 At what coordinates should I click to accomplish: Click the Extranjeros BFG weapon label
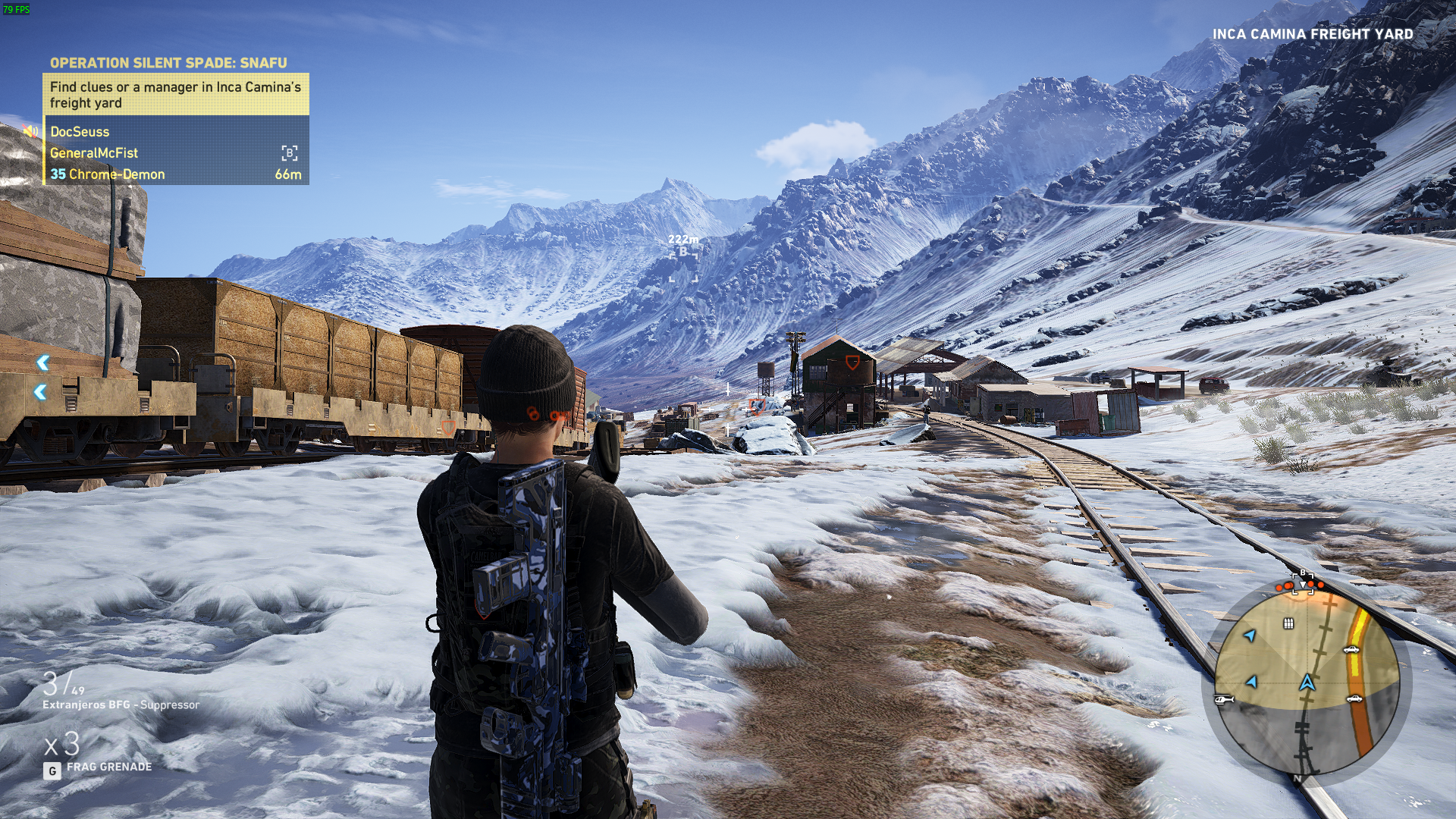pos(121,704)
